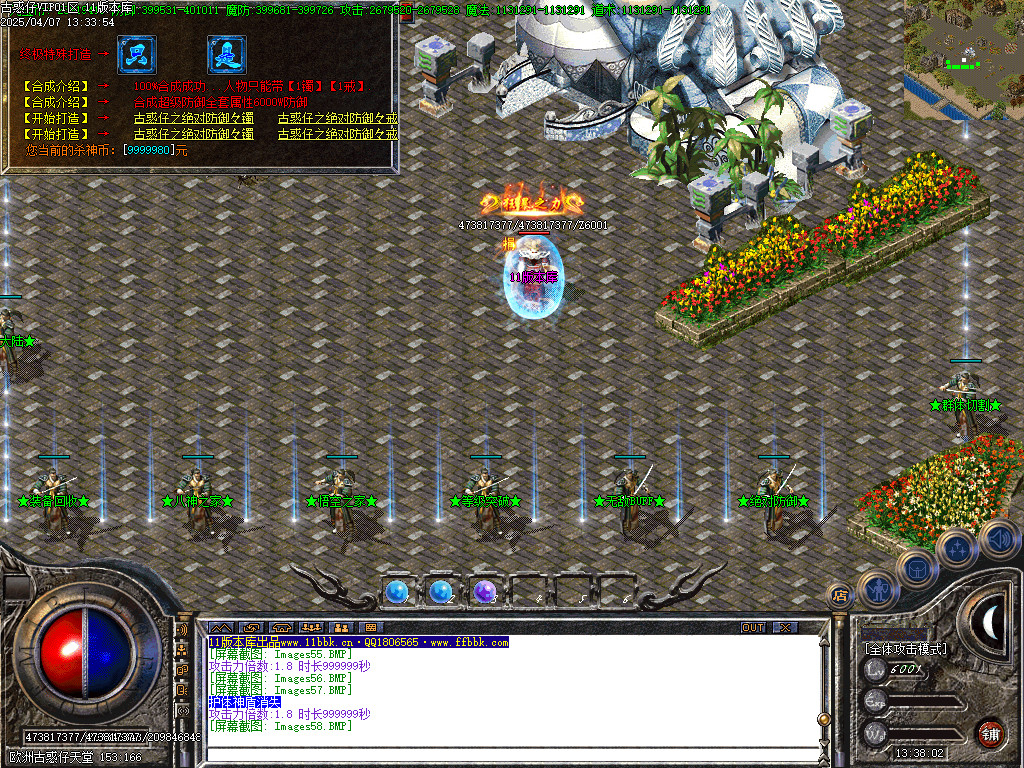Select the second blue rune crafting icon
The image size is (1024, 768).
click(226, 55)
